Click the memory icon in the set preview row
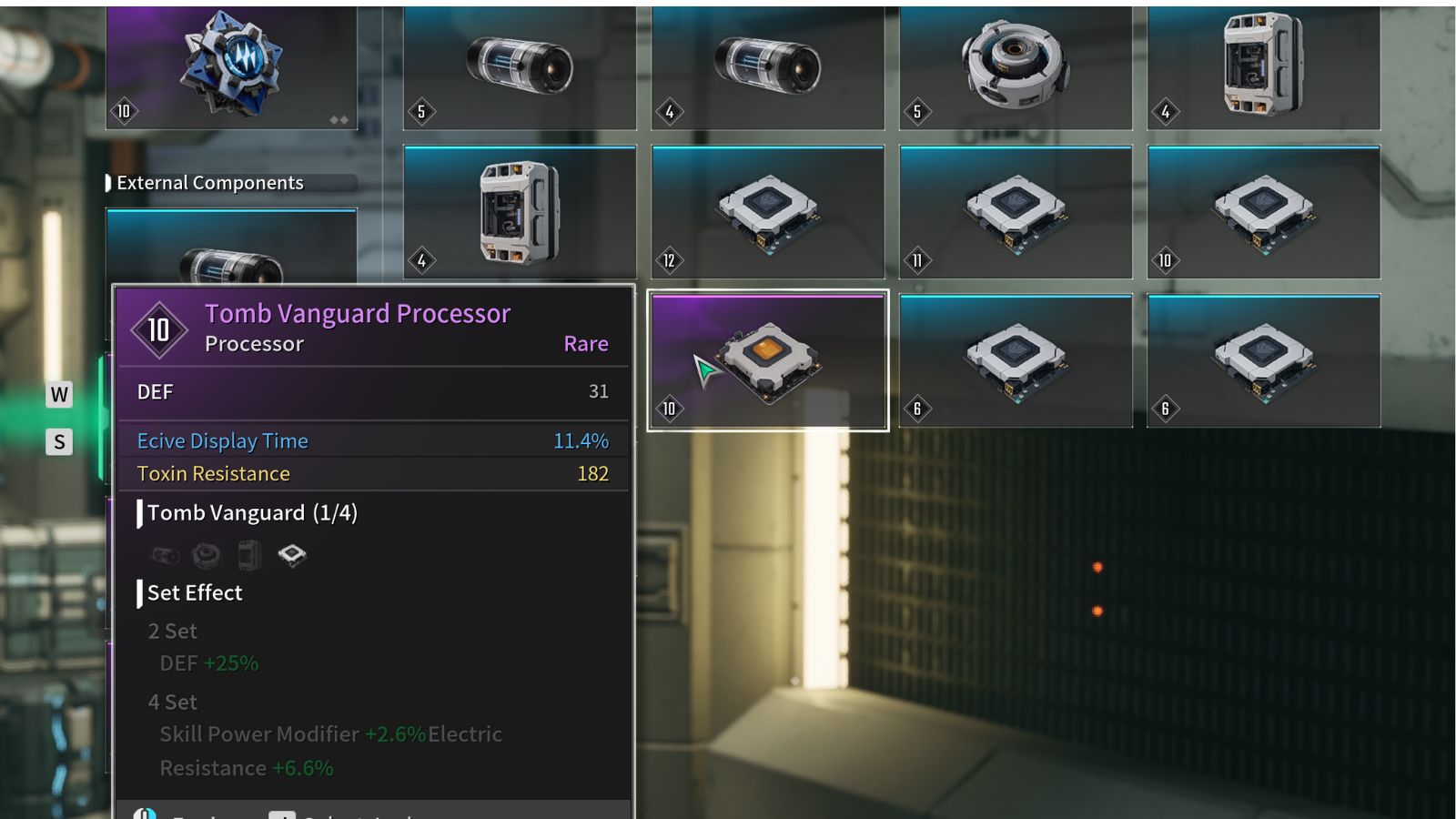Screen dimensions: 1456x819 coord(249,554)
